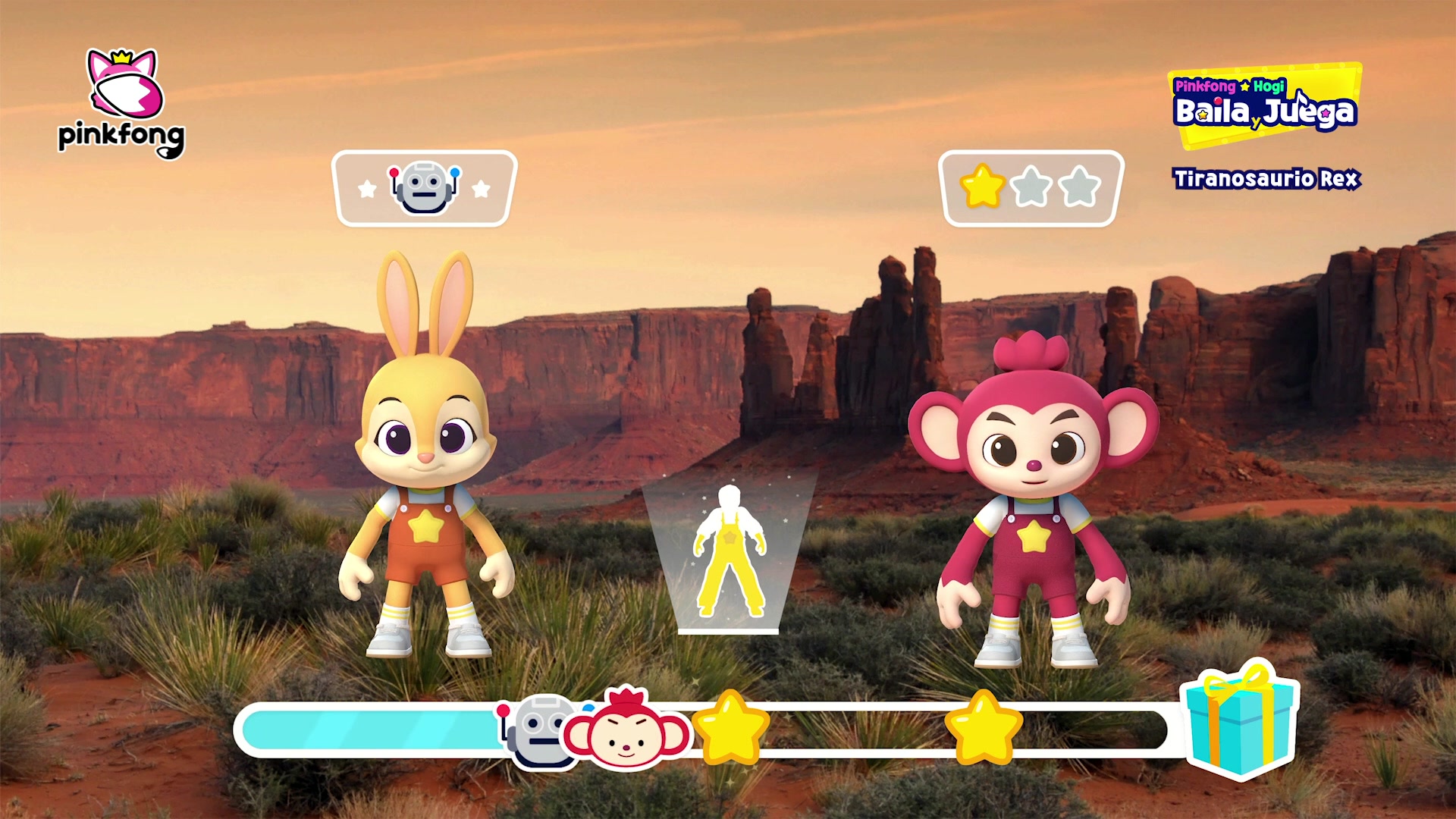Select the robot opponent badge panel
Image resolution: width=1456 pixels, height=819 pixels.
(424, 188)
